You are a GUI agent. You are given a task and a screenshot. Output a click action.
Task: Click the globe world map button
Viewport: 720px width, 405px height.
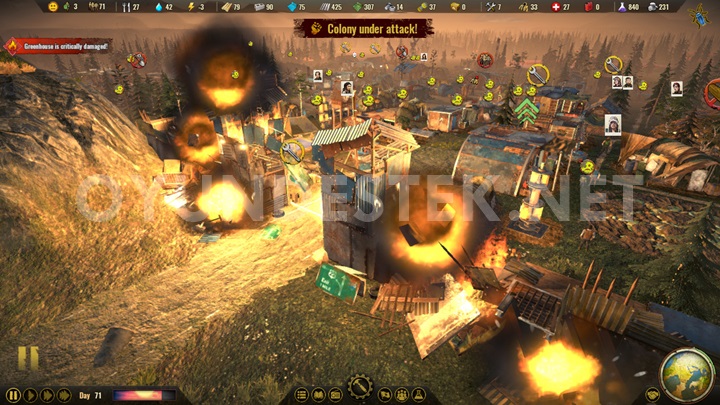pyautogui.click(x=687, y=372)
